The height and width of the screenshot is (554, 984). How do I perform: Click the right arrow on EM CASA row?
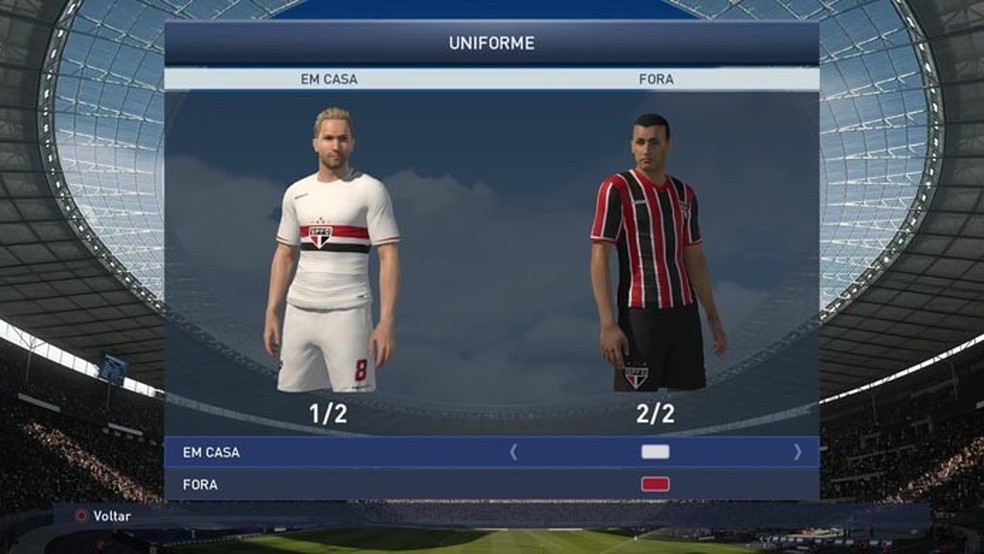point(797,452)
